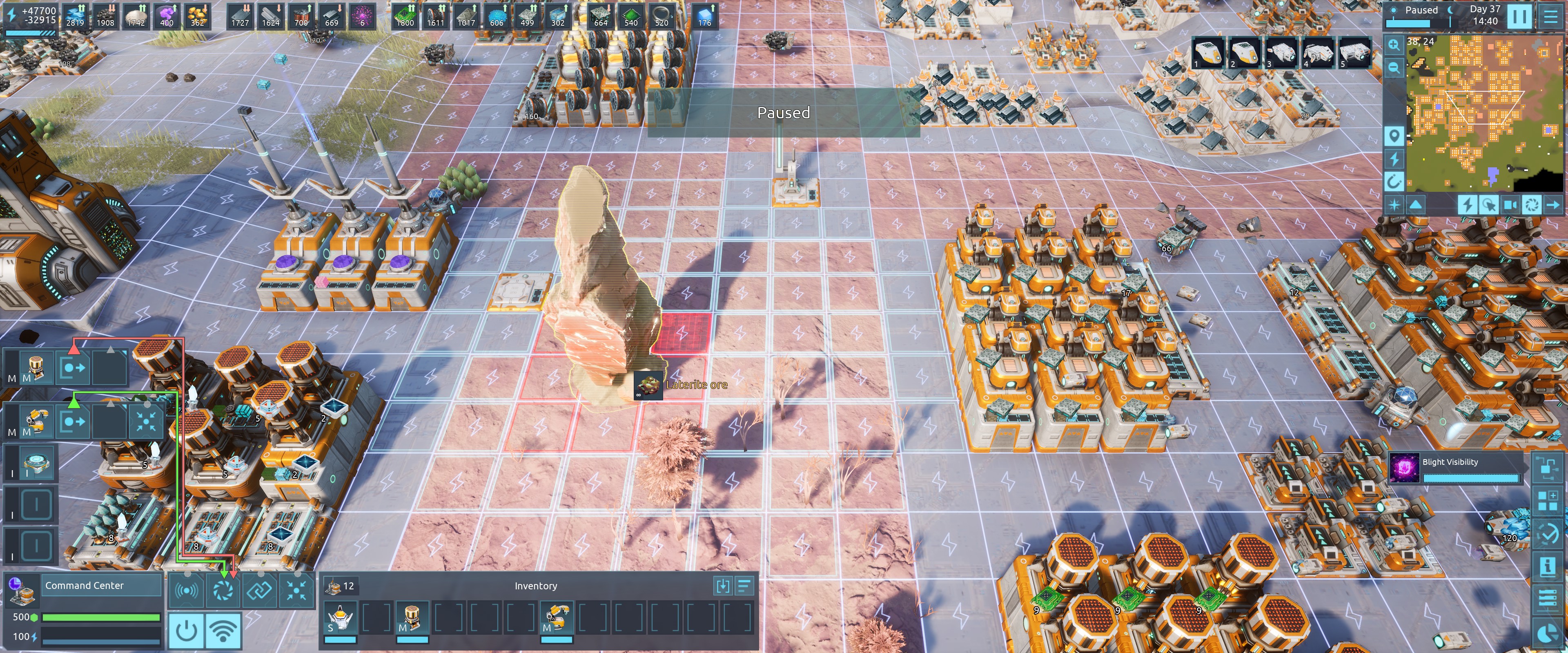
Task: Toggle the Command Center wifi signal button
Action: pyautogui.click(x=223, y=631)
